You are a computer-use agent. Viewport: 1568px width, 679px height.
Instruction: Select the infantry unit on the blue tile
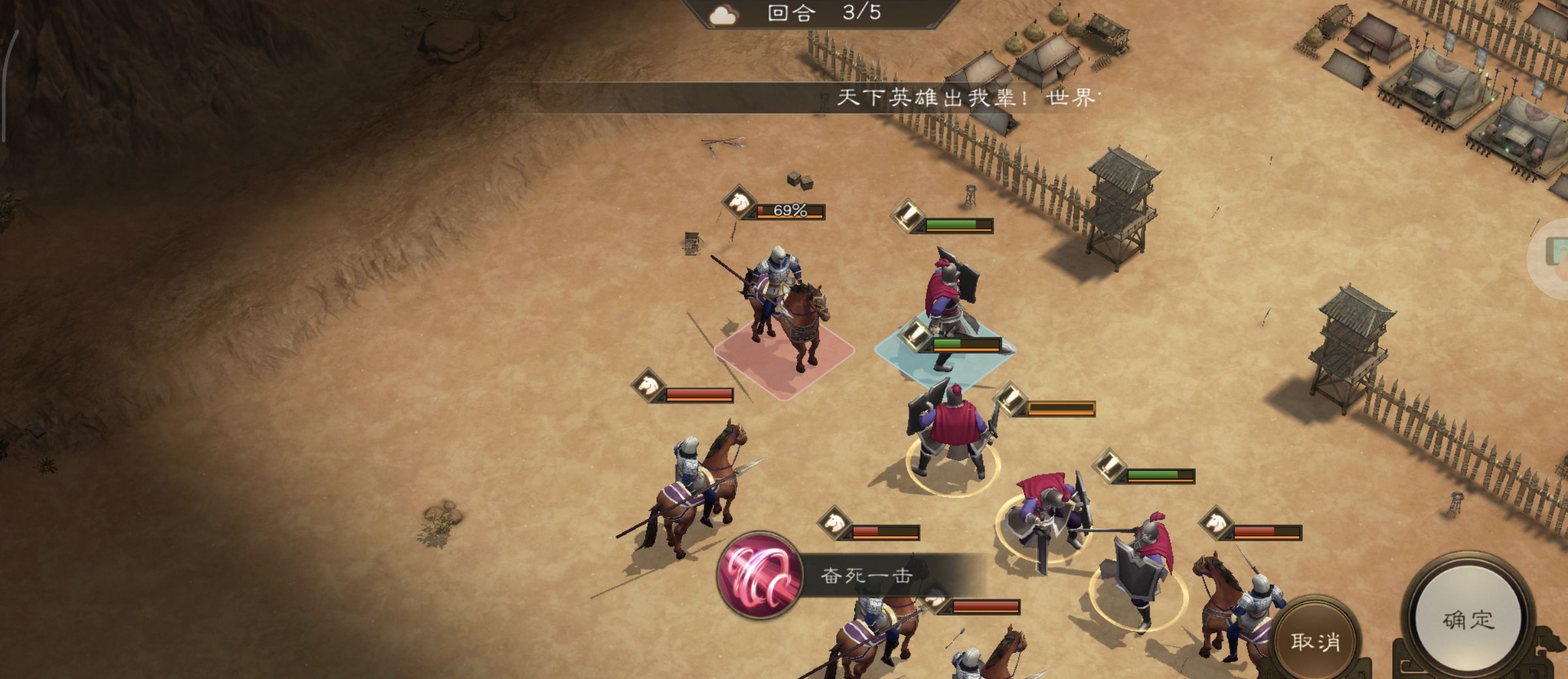[x=949, y=307]
